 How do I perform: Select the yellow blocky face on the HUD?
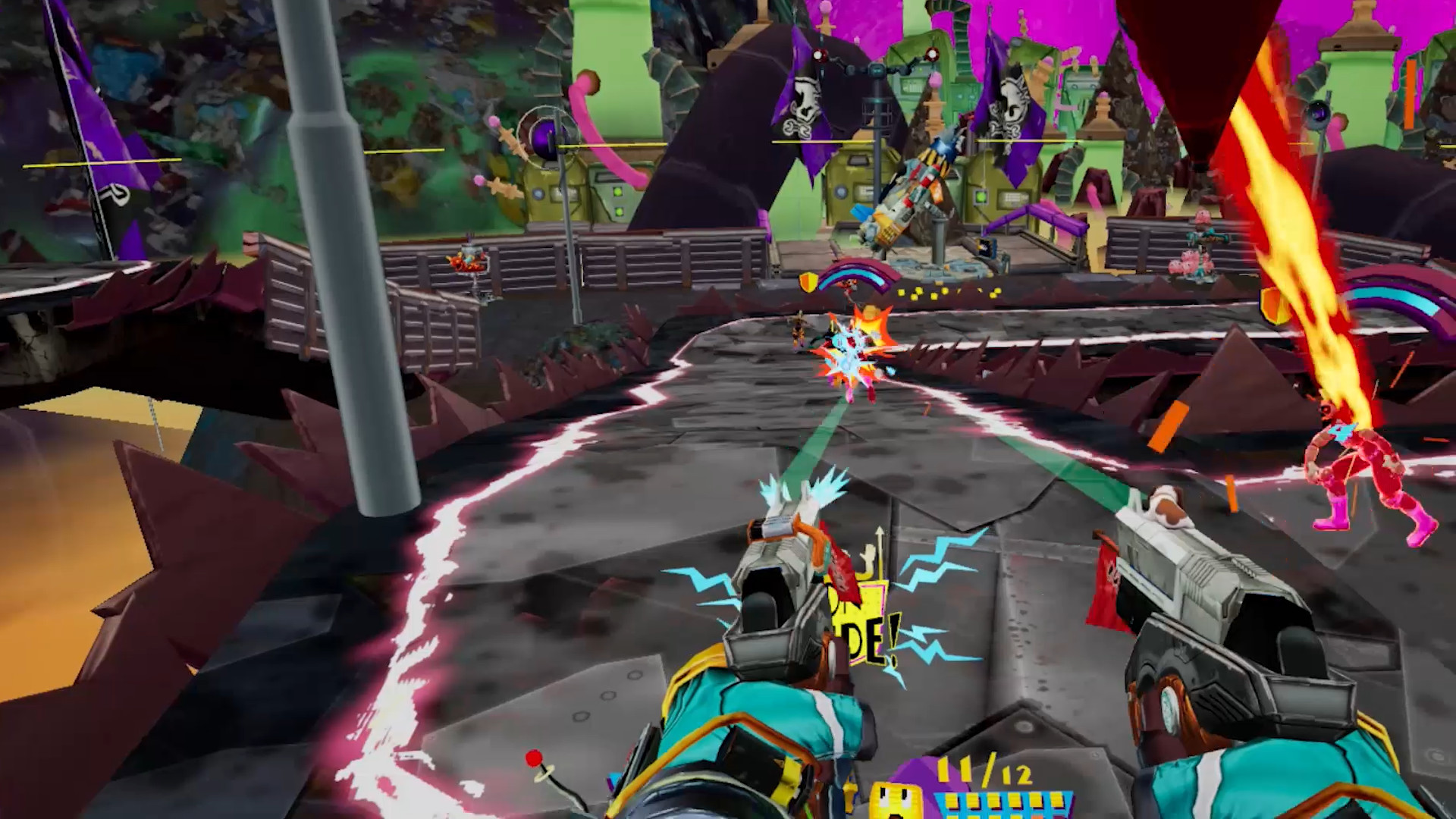895,800
